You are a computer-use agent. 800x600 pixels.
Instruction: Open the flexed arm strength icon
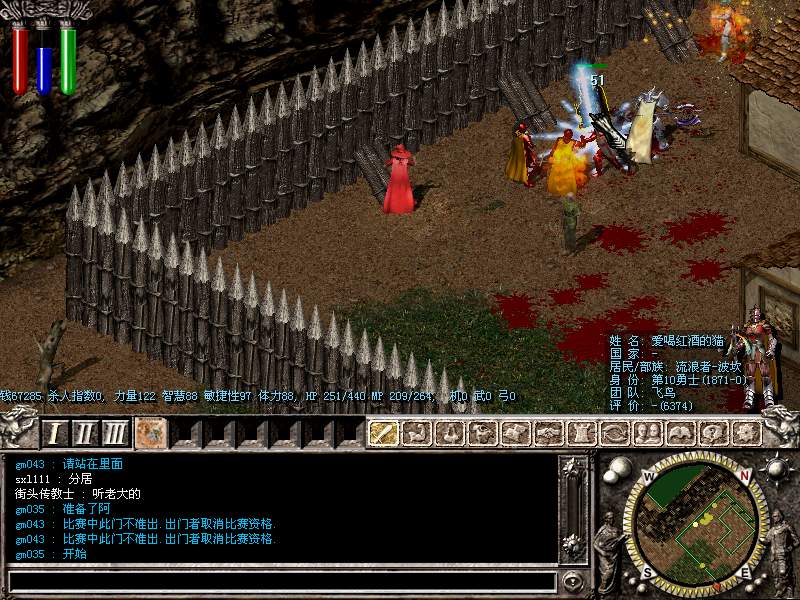(x=417, y=433)
